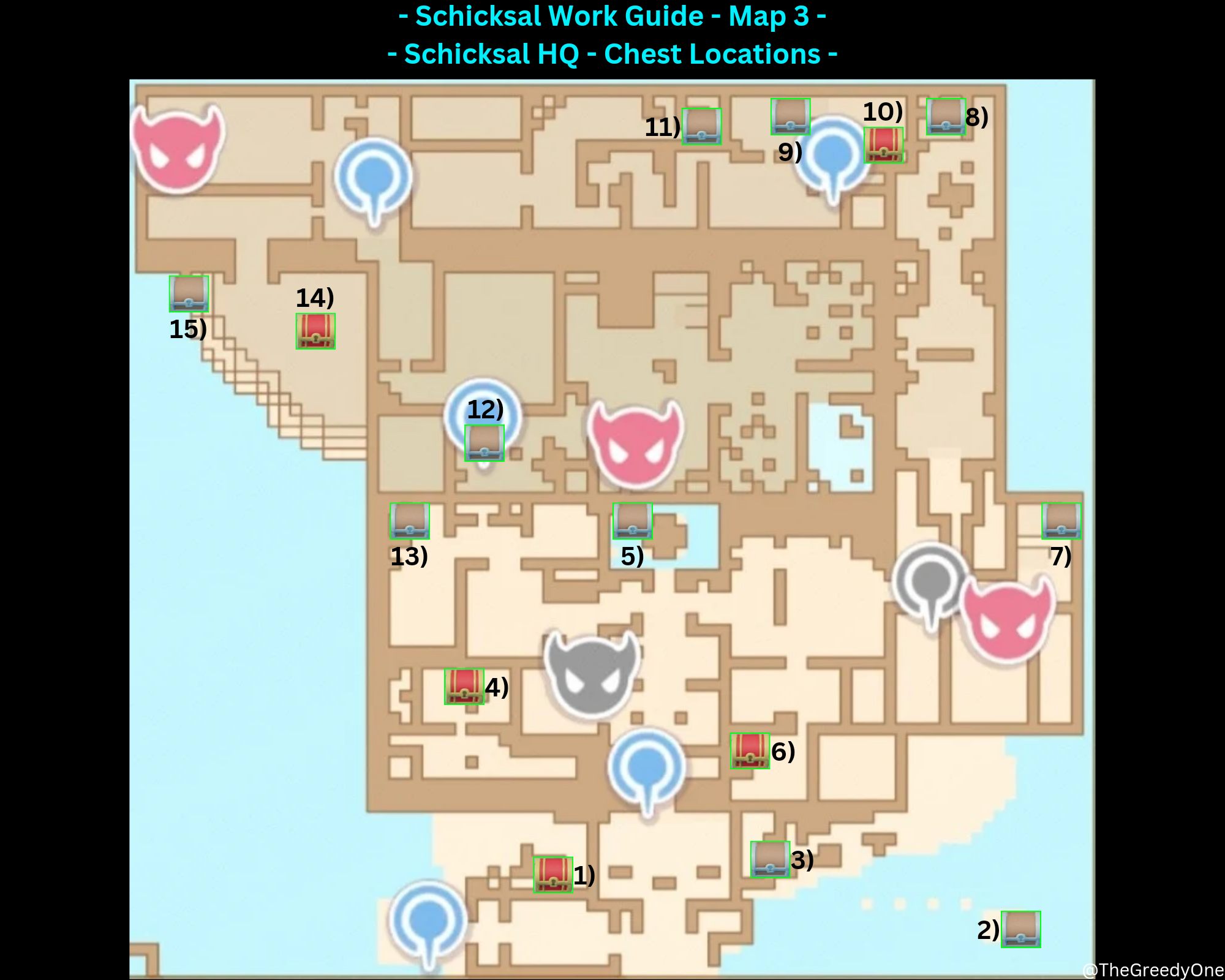
Task: Click brown chest marker 9
Action: pyautogui.click(x=790, y=115)
